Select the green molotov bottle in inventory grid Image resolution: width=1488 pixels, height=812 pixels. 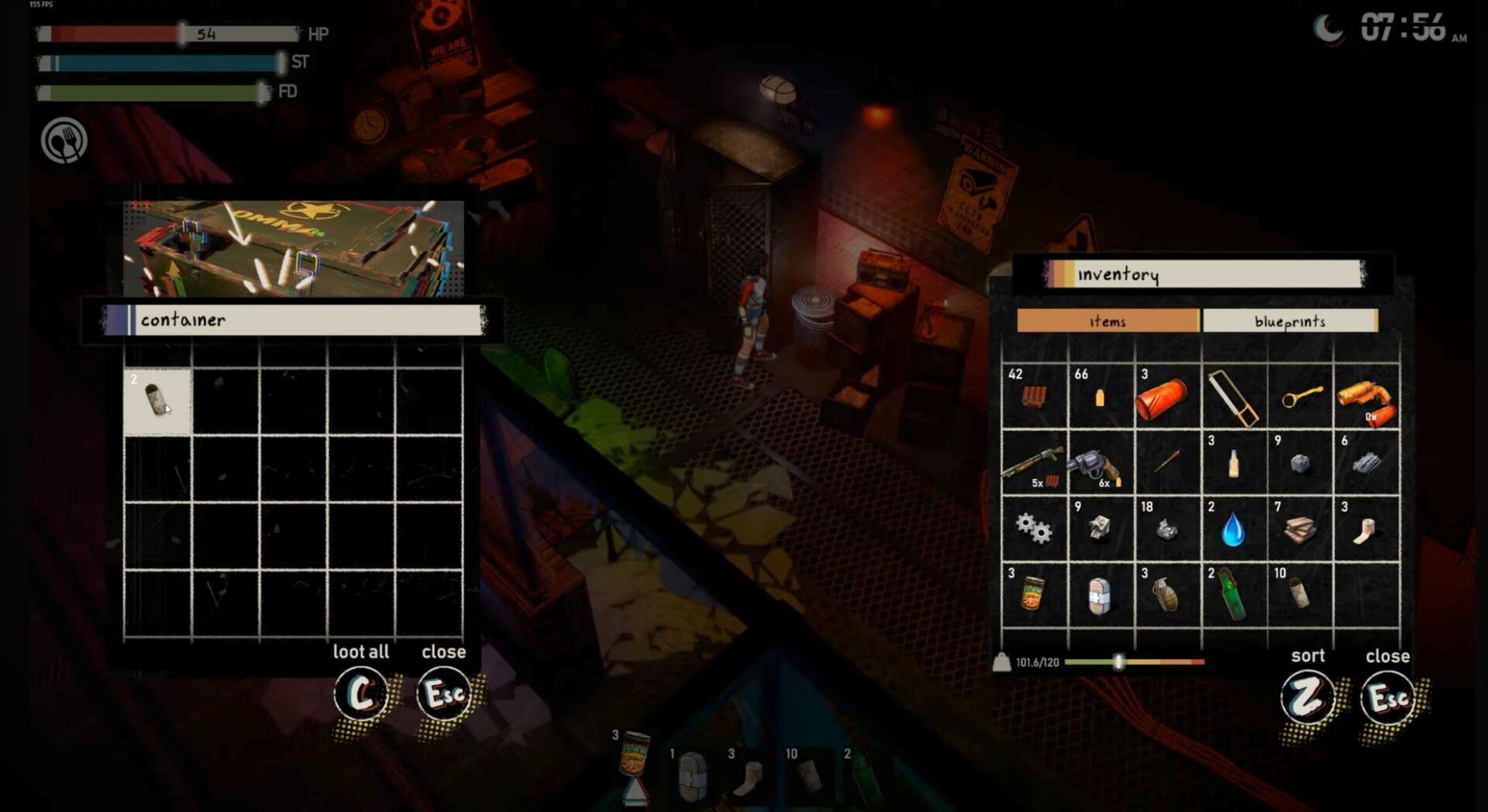(1234, 596)
